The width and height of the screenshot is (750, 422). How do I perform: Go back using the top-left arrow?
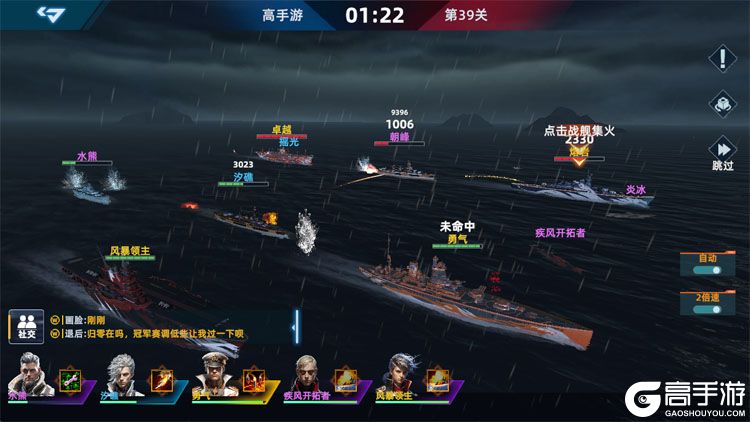pos(50,14)
